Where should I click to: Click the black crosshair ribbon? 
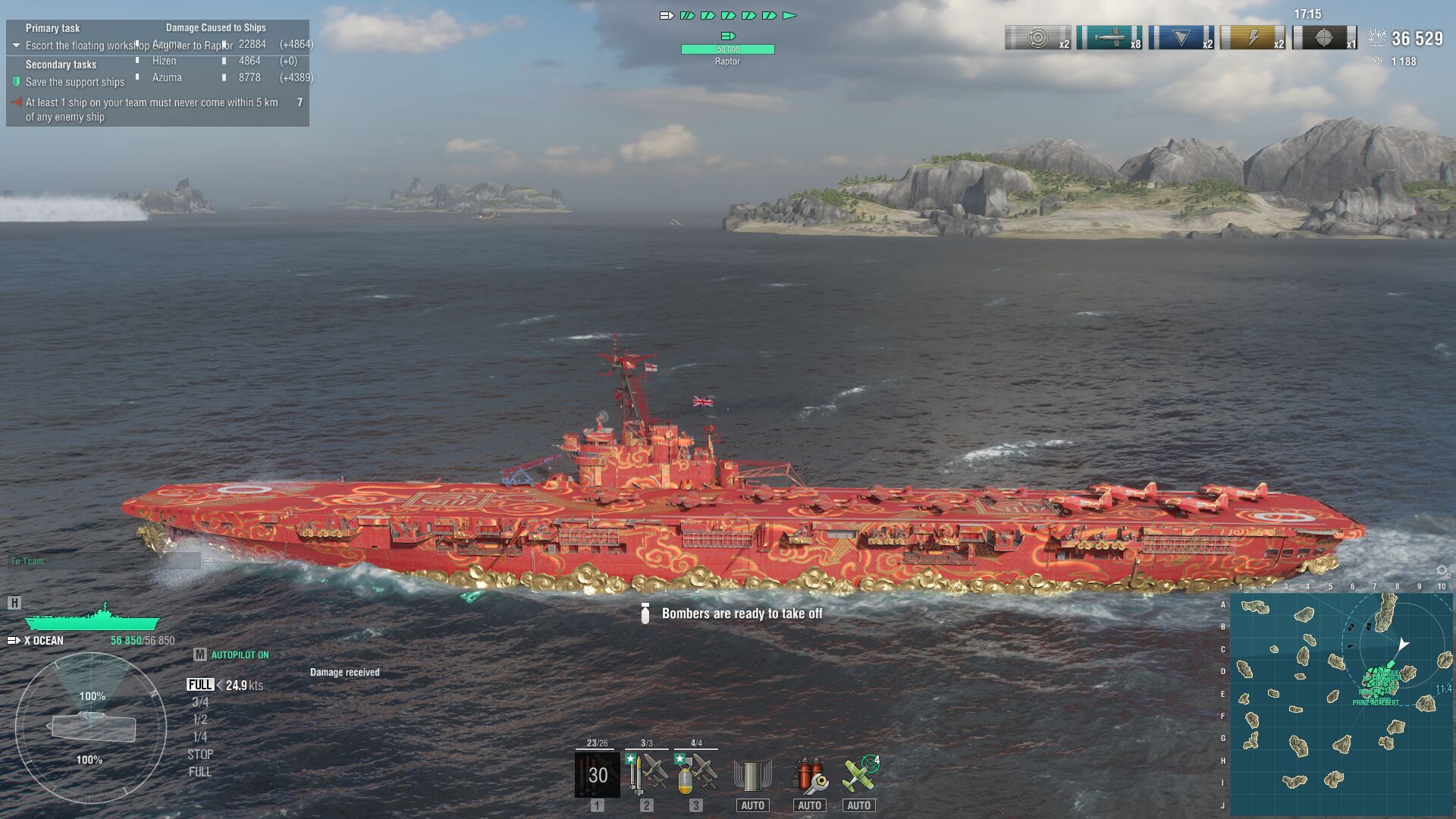[x=1324, y=38]
